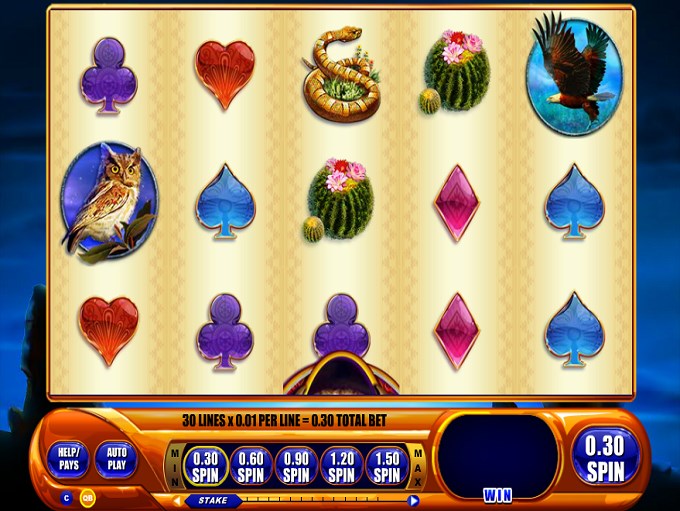Toggle the small blue C button

67,497
